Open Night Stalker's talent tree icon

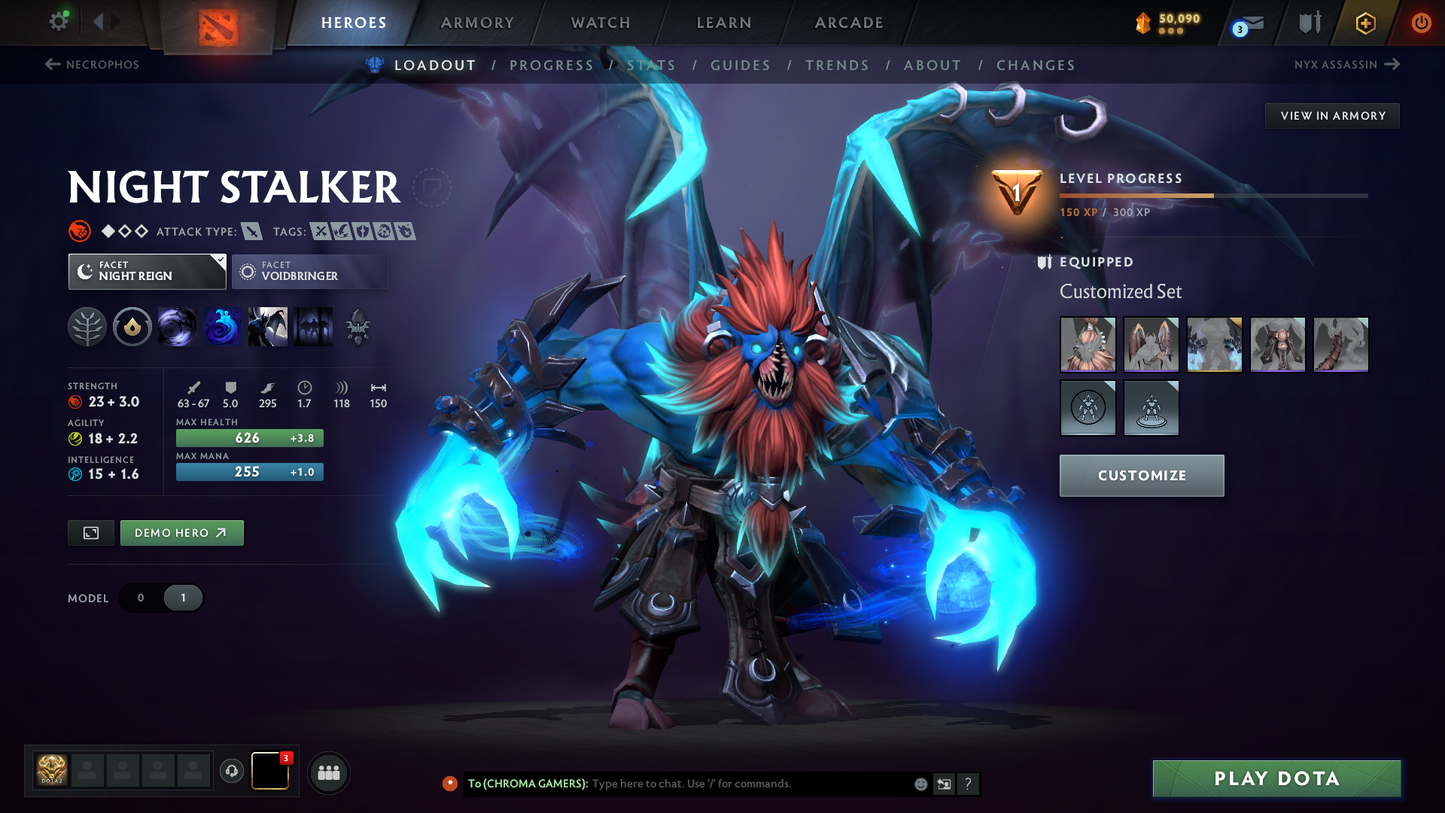[x=87, y=327]
